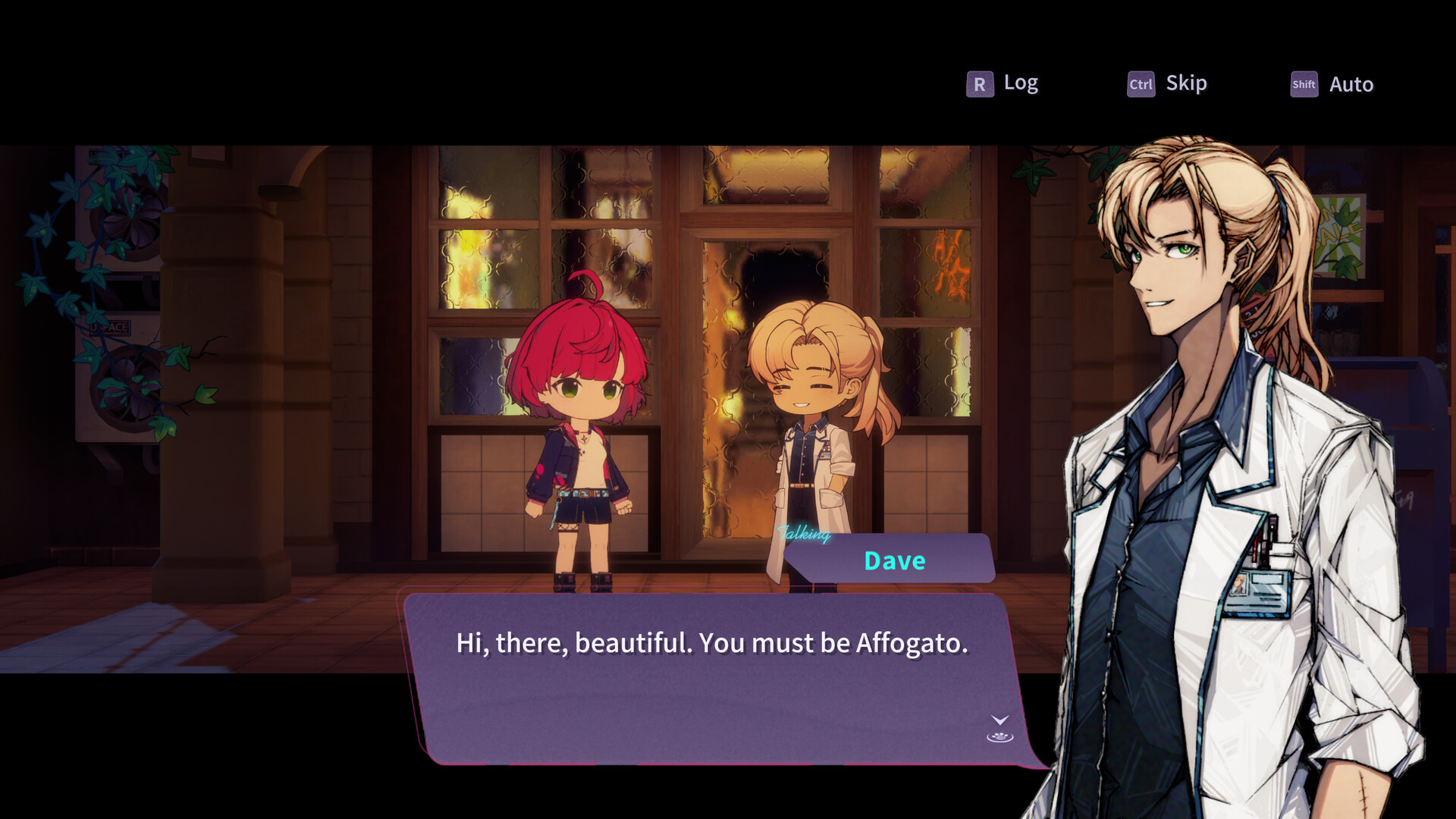This screenshot has height=819, width=1456.
Task: Select the paw print icon in the dialogue box
Action: click(x=999, y=737)
